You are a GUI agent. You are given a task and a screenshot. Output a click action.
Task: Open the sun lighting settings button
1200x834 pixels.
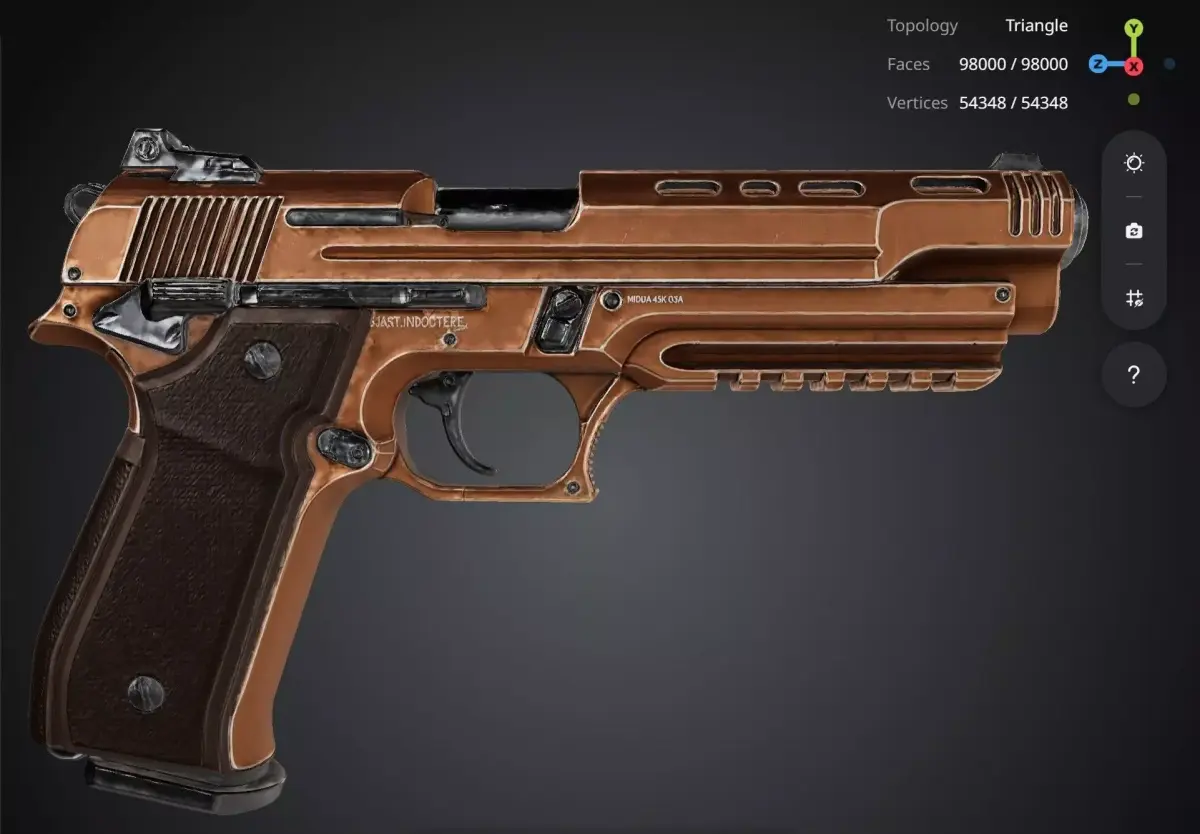pos(1133,163)
